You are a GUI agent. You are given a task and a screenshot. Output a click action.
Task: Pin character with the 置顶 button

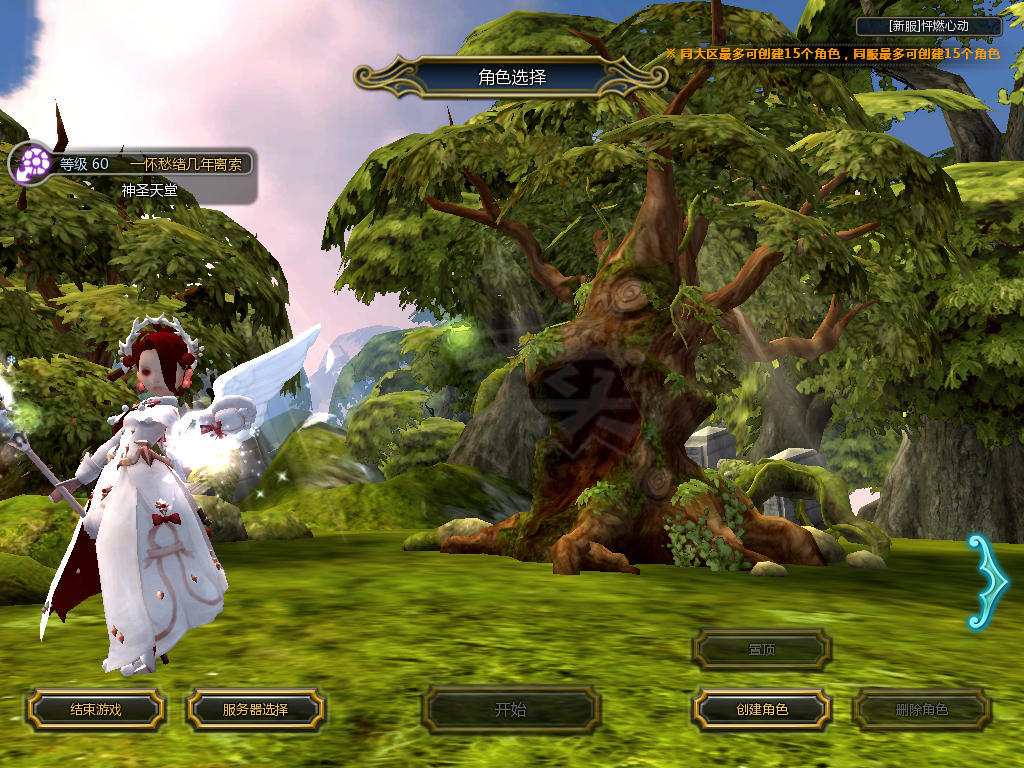point(762,650)
